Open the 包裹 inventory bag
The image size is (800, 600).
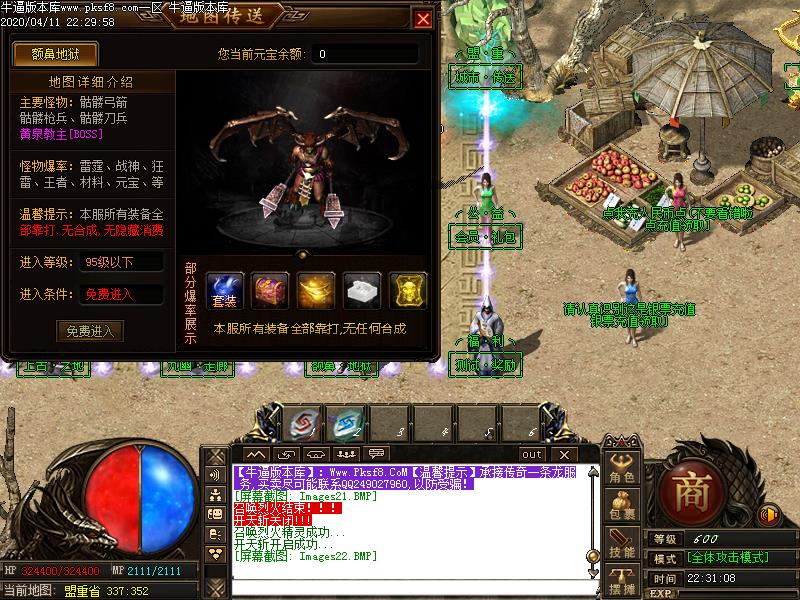click(x=622, y=505)
